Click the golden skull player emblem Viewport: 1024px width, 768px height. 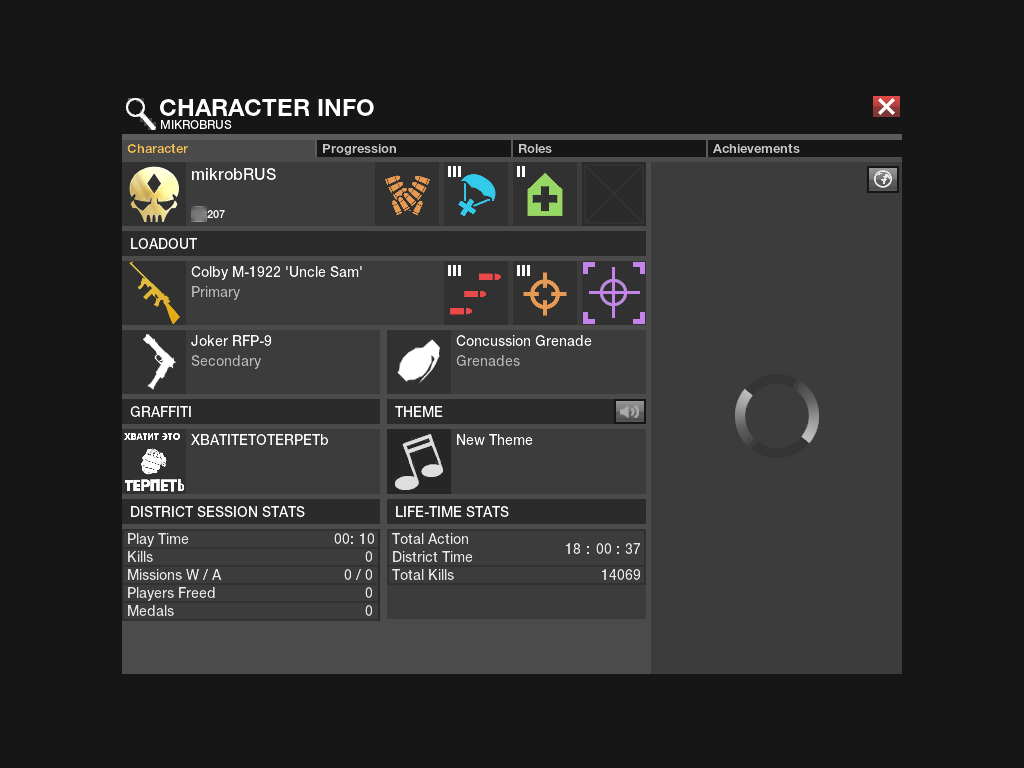(x=154, y=194)
